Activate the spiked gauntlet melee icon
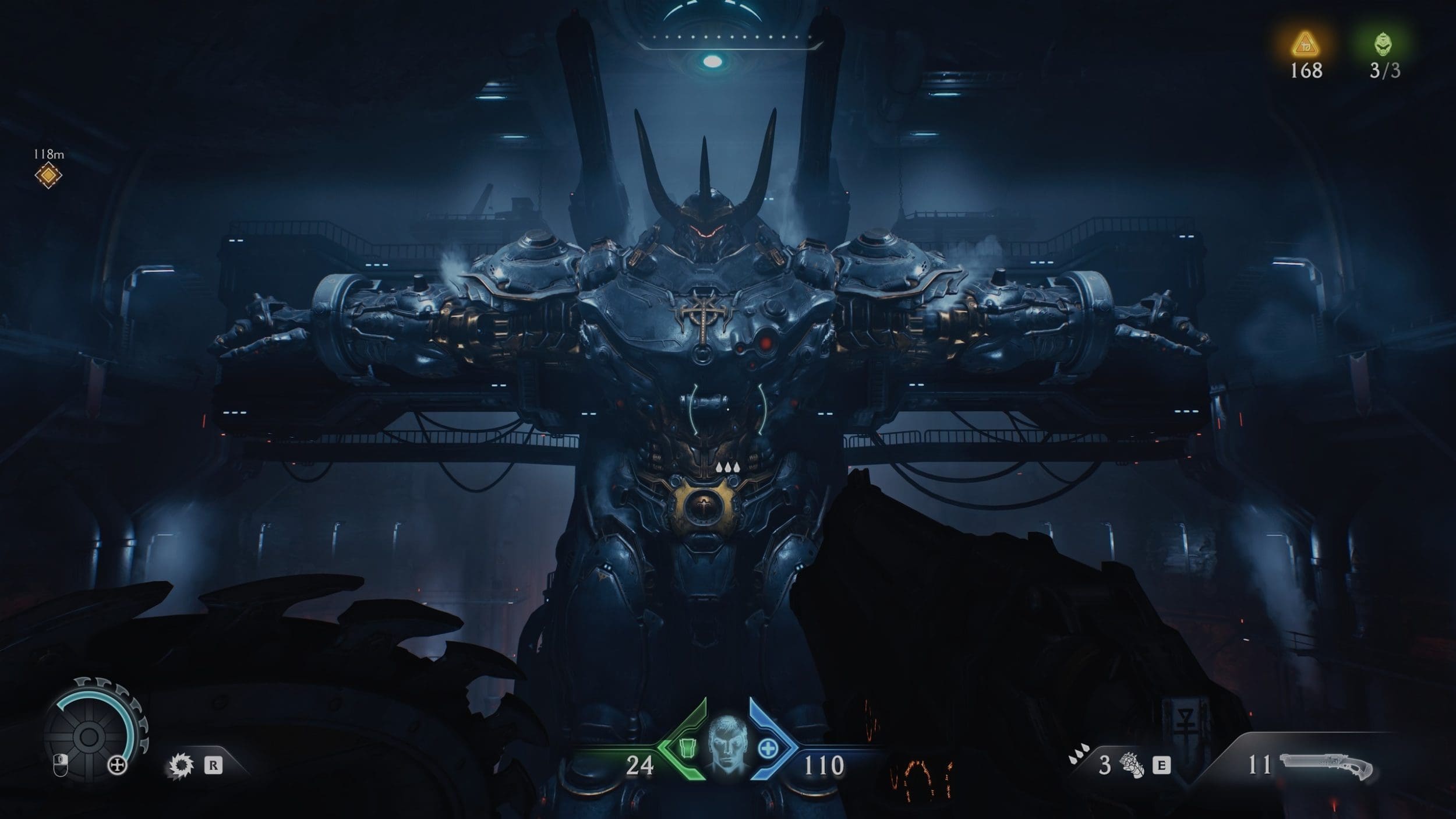This screenshot has height=819, width=1456. click(x=1131, y=765)
